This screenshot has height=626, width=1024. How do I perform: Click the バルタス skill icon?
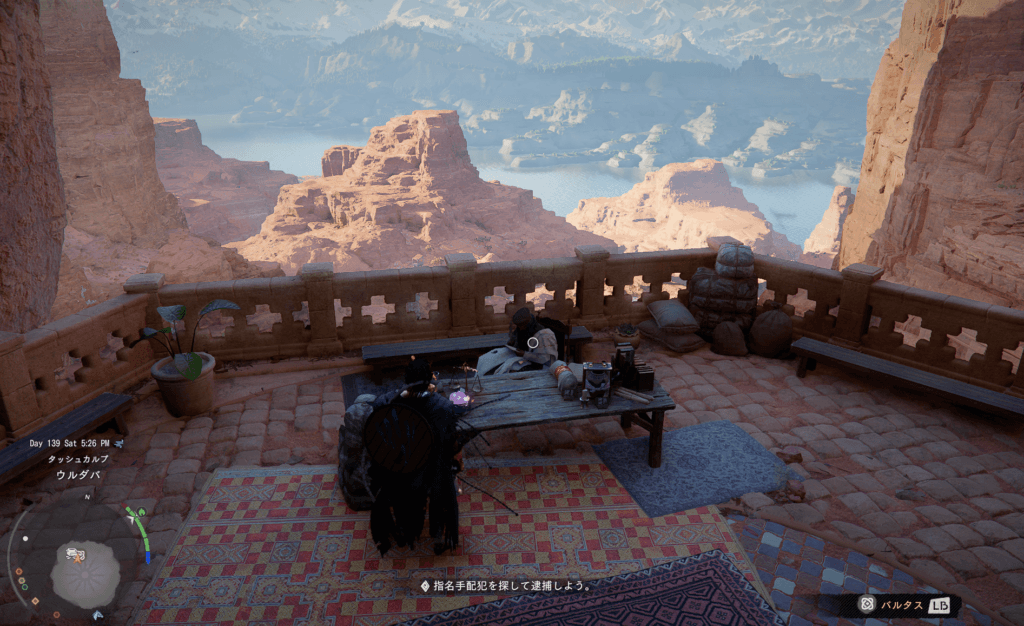pos(866,604)
